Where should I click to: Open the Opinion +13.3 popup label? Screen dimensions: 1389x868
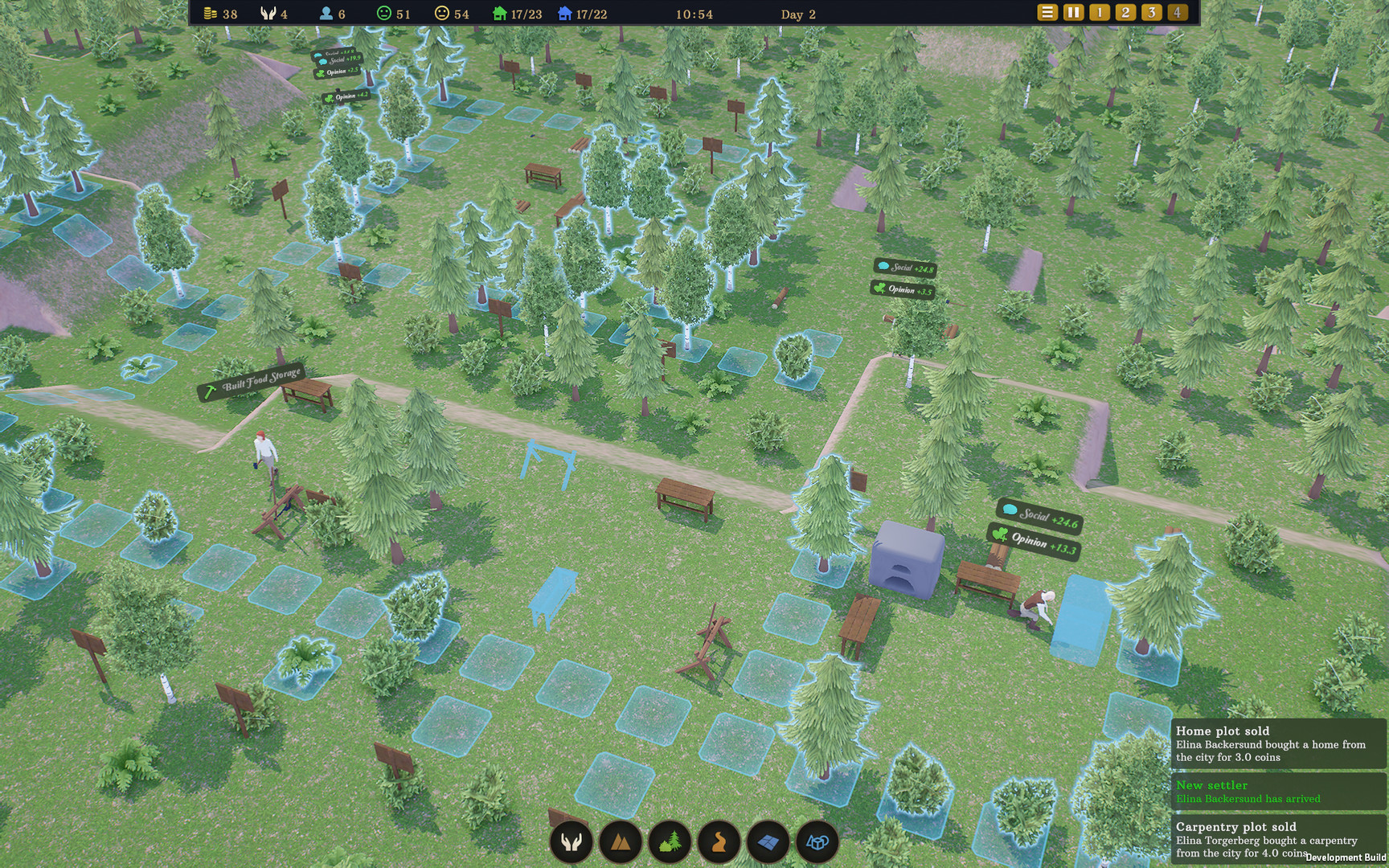click(1033, 542)
